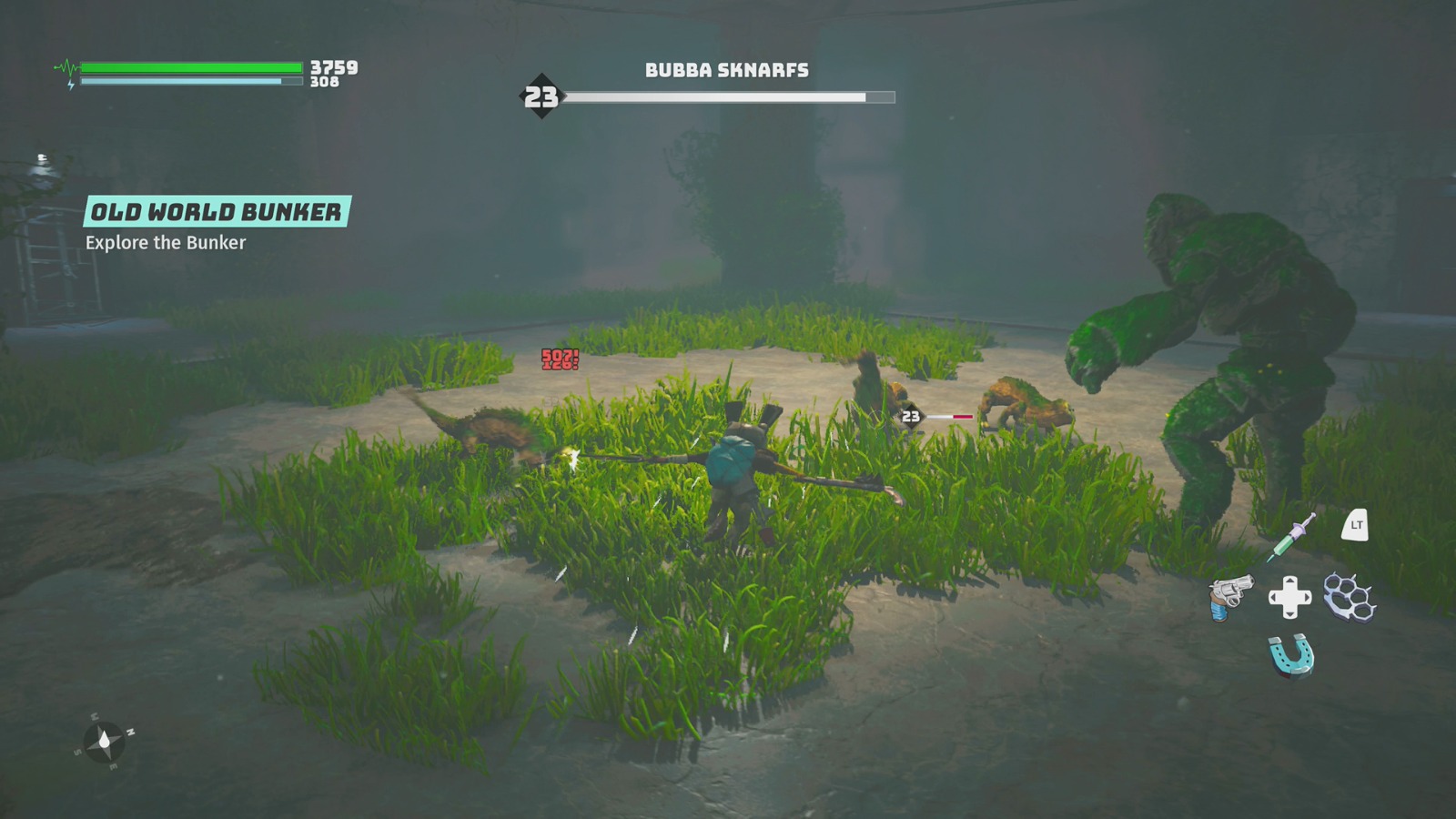Click the energy lightning bolt icon
Screen dimensions: 1456x819
[x=69, y=85]
